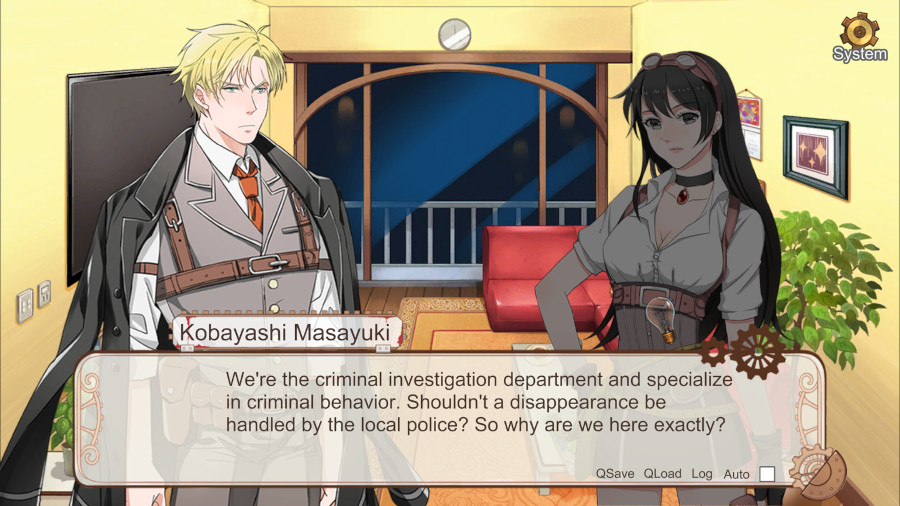The image size is (900, 506).
Task: Open the System gear menu
Action: [859, 35]
